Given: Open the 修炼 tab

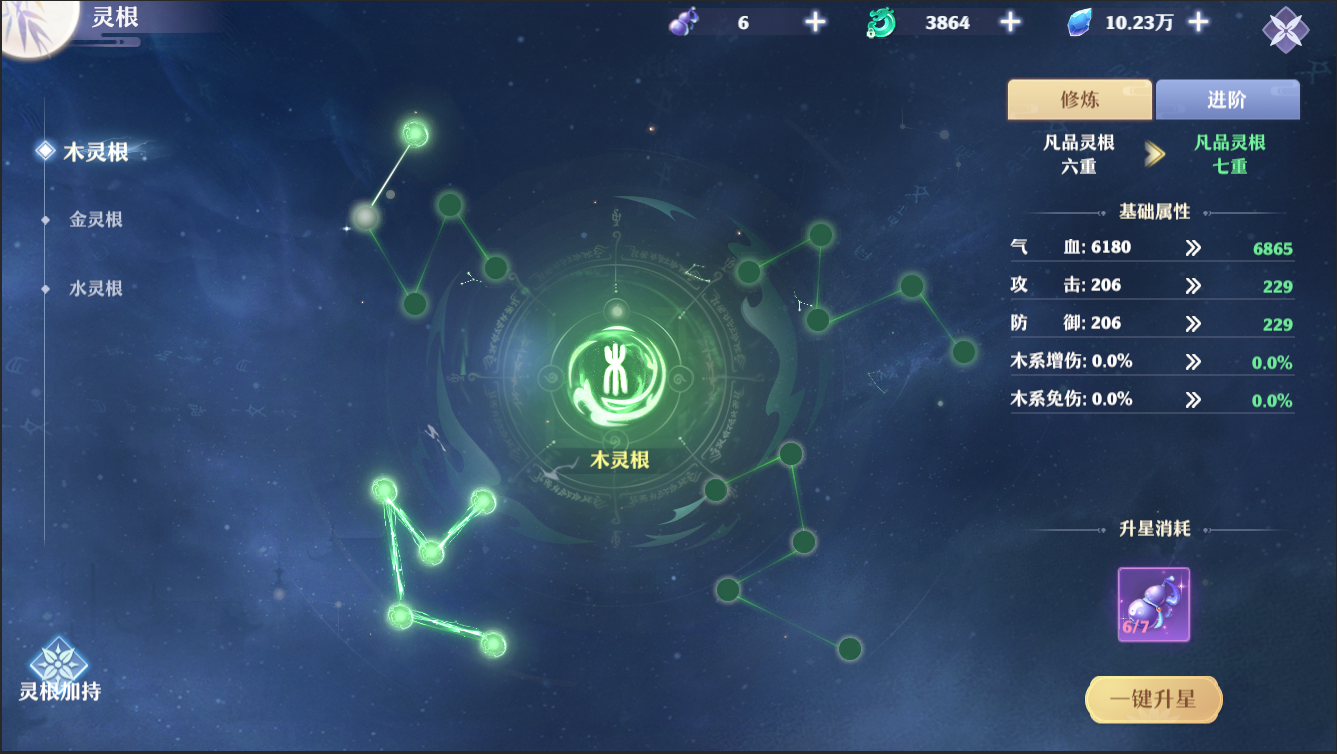Looking at the screenshot, I should (1079, 99).
